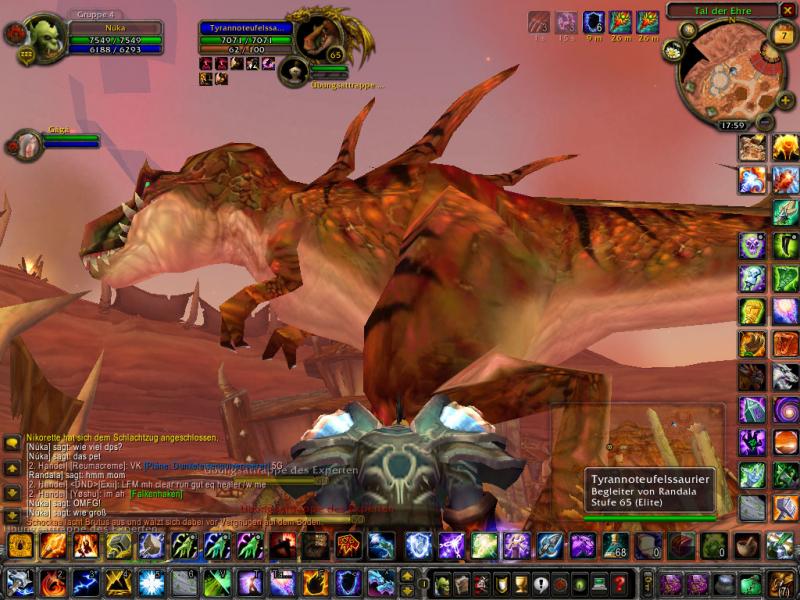The image size is (800, 600).
Task: Close the Tal der Ehre minimap header
Action: pos(788,10)
